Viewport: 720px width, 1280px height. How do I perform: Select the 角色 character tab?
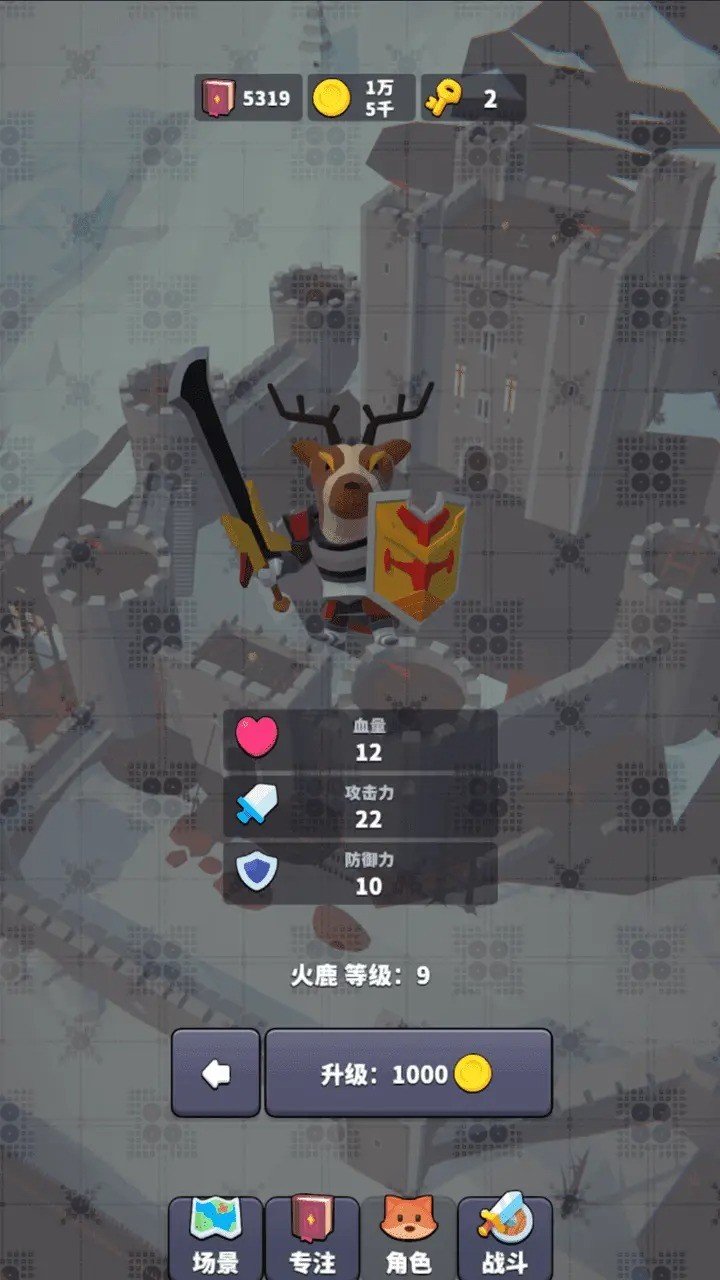pyautogui.click(x=408, y=1238)
